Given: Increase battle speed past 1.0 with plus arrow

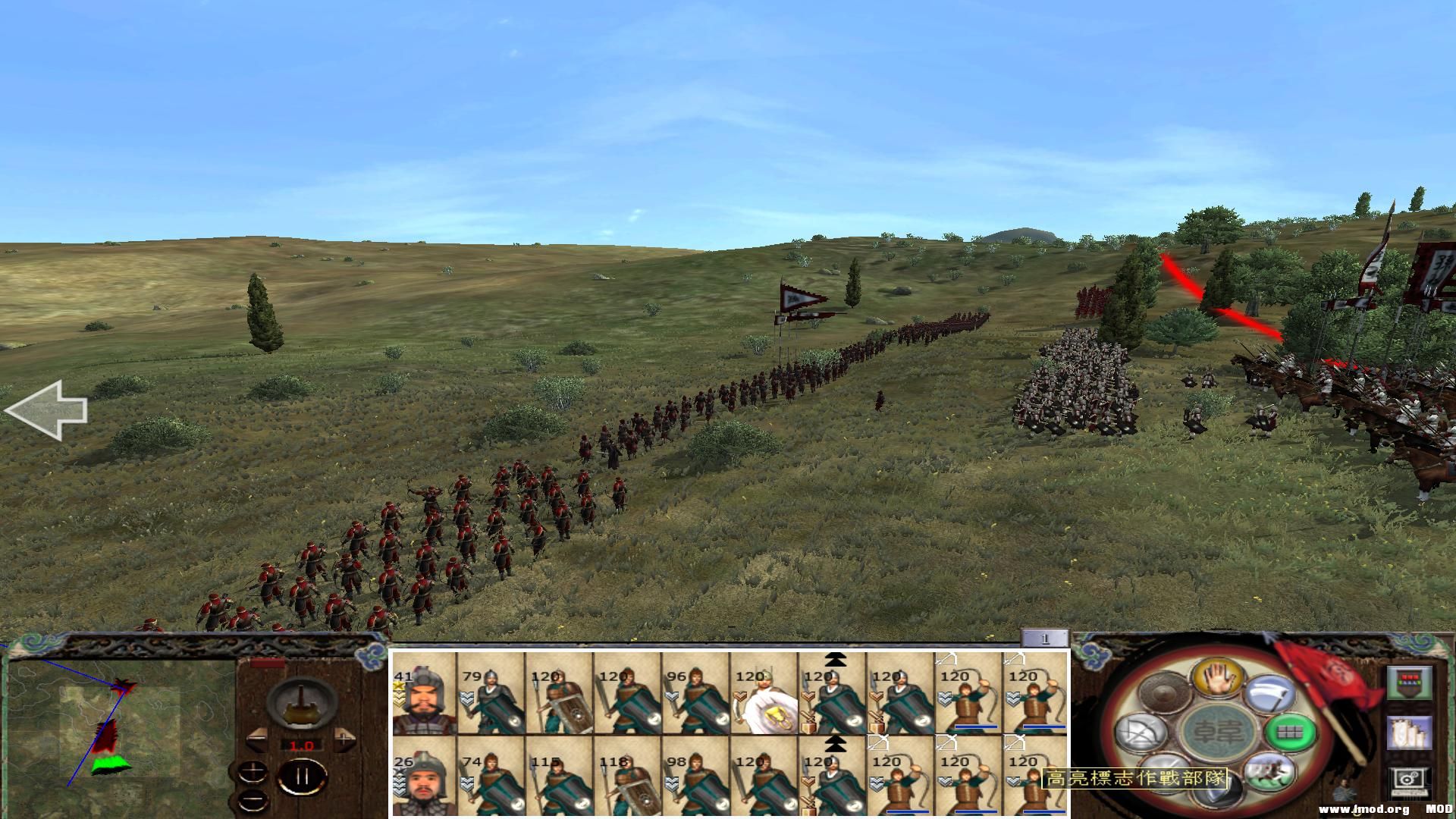Looking at the screenshot, I should (x=345, y=739).
